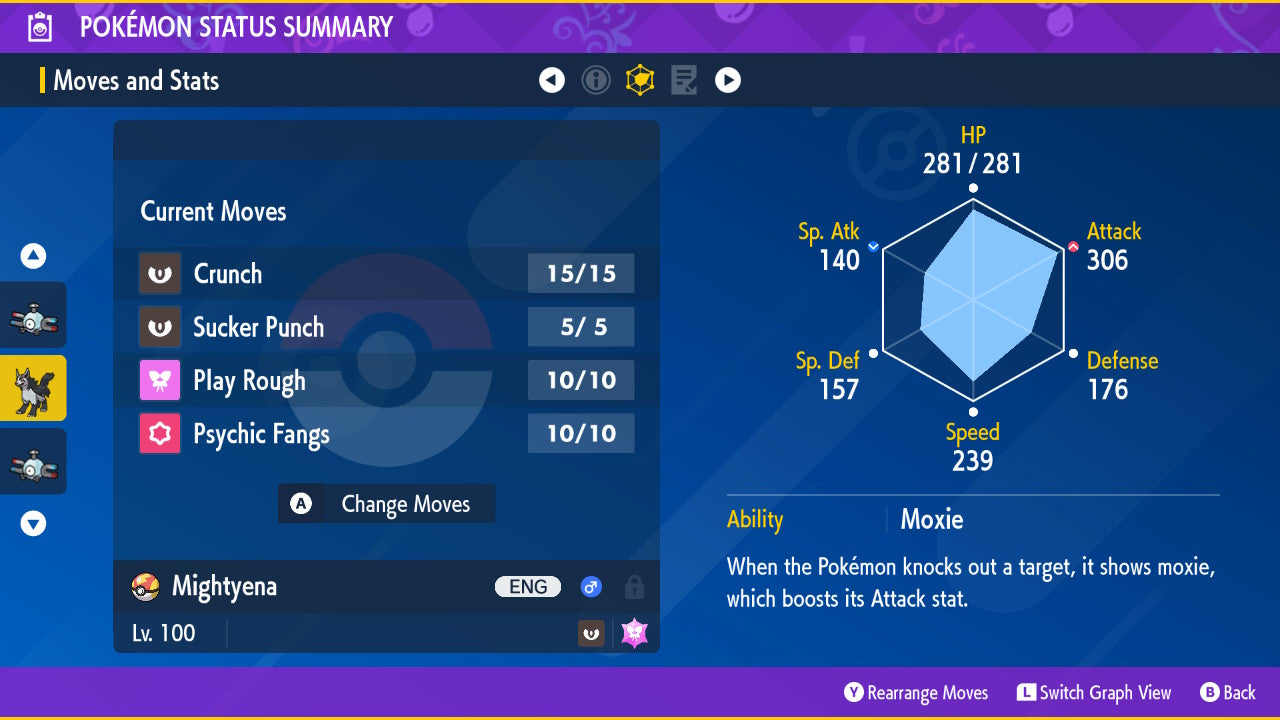Go to the next summary page arrow

tap(728, 80)
